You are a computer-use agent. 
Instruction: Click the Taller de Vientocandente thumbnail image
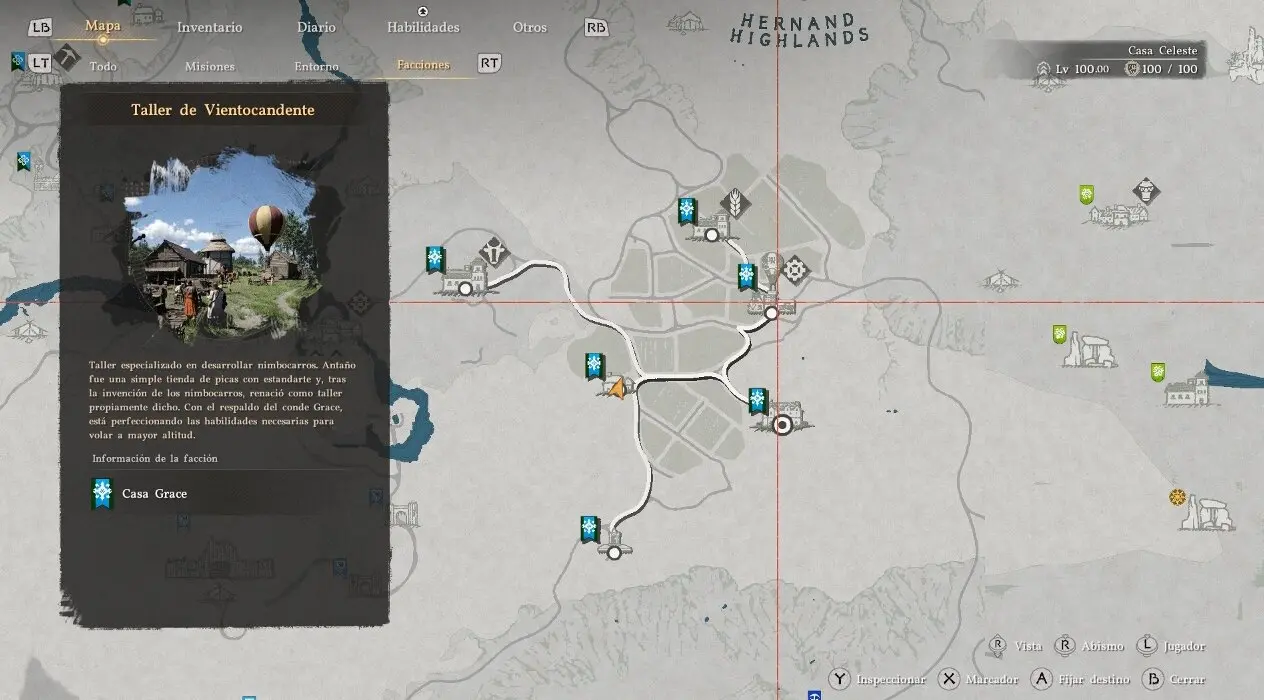[x=222, y=247]
